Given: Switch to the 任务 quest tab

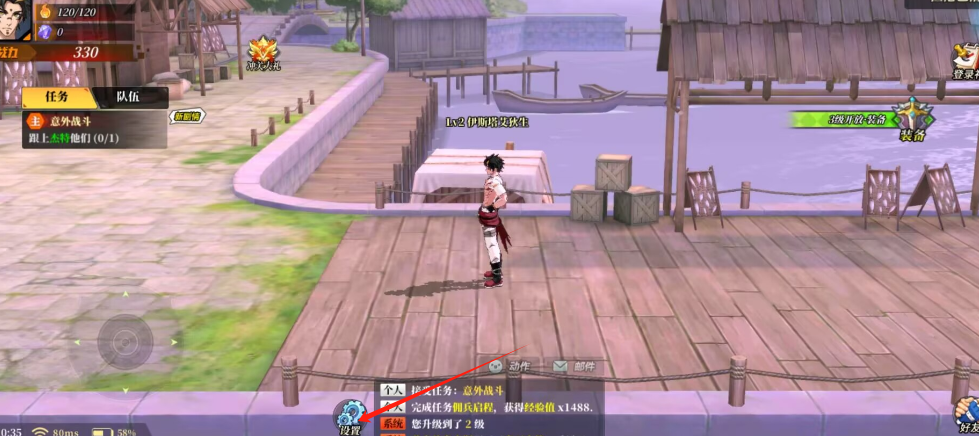Looking at the screenshot, I should click(57, 97).
